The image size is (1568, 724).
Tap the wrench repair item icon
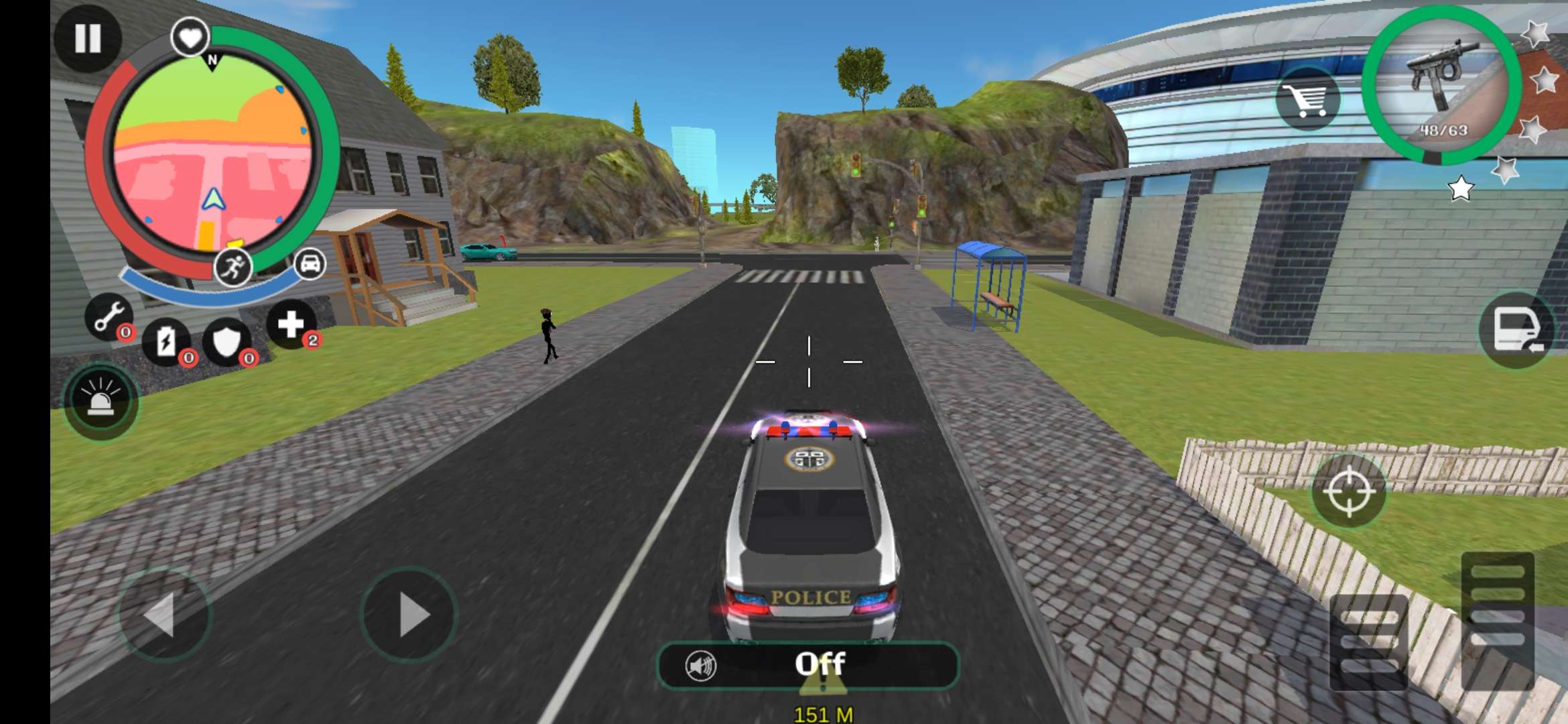click(x=108, y=316)
